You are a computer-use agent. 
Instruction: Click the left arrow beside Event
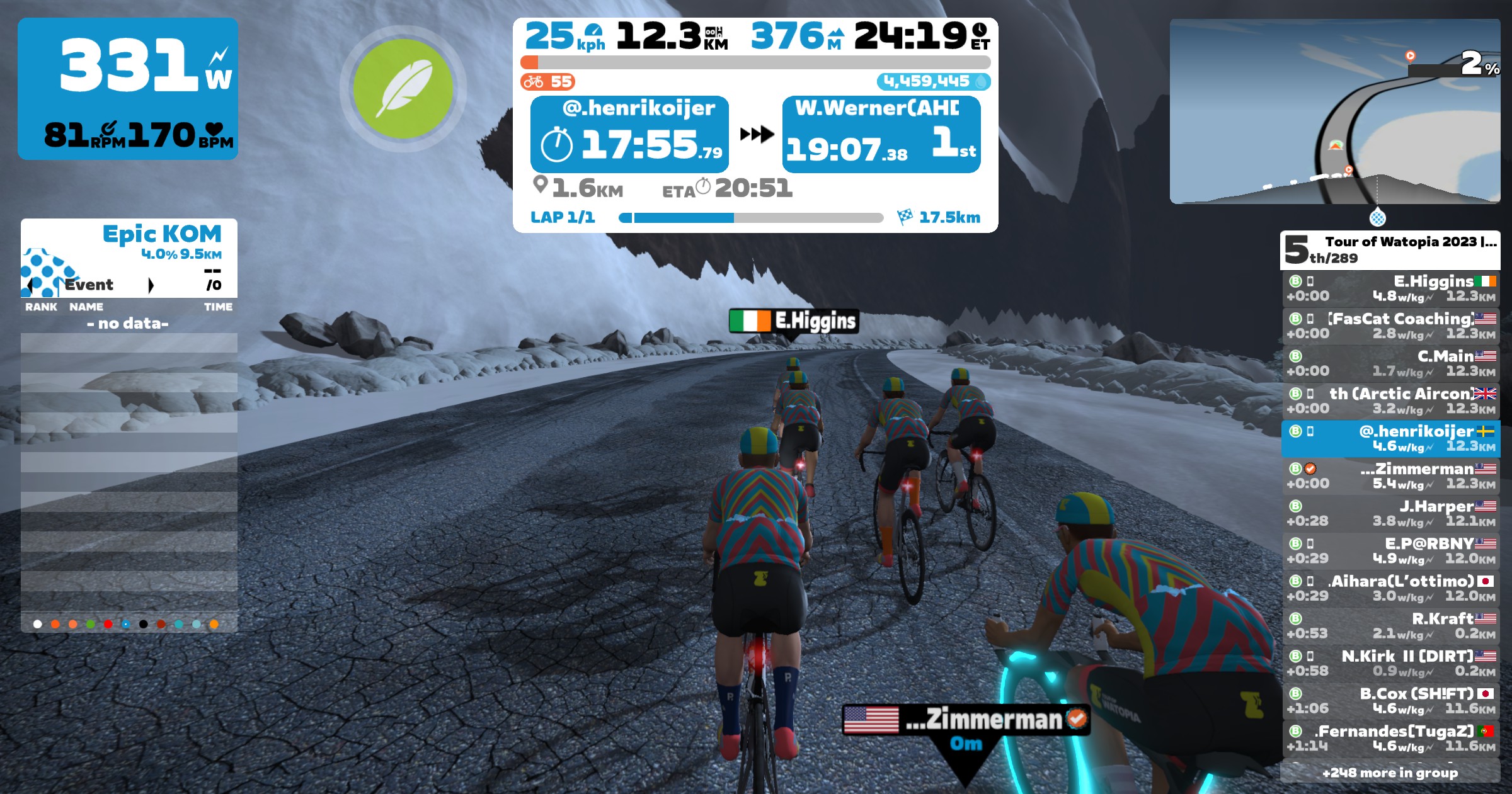point(30,285)
